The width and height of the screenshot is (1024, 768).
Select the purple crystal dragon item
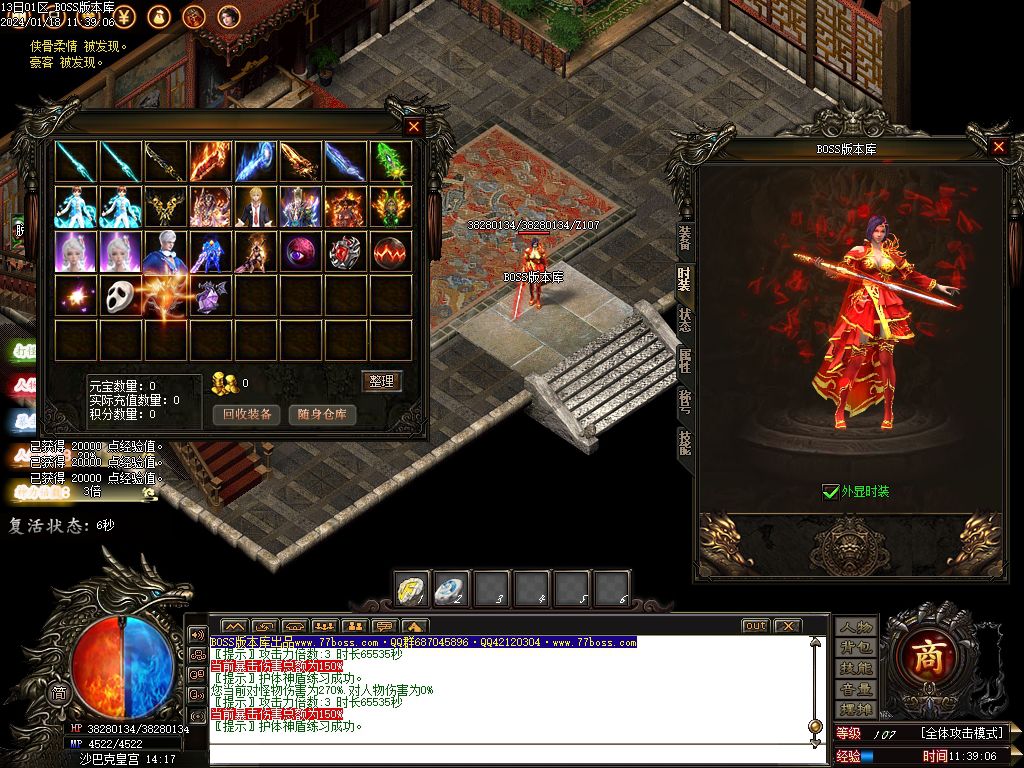pos(211,296)
